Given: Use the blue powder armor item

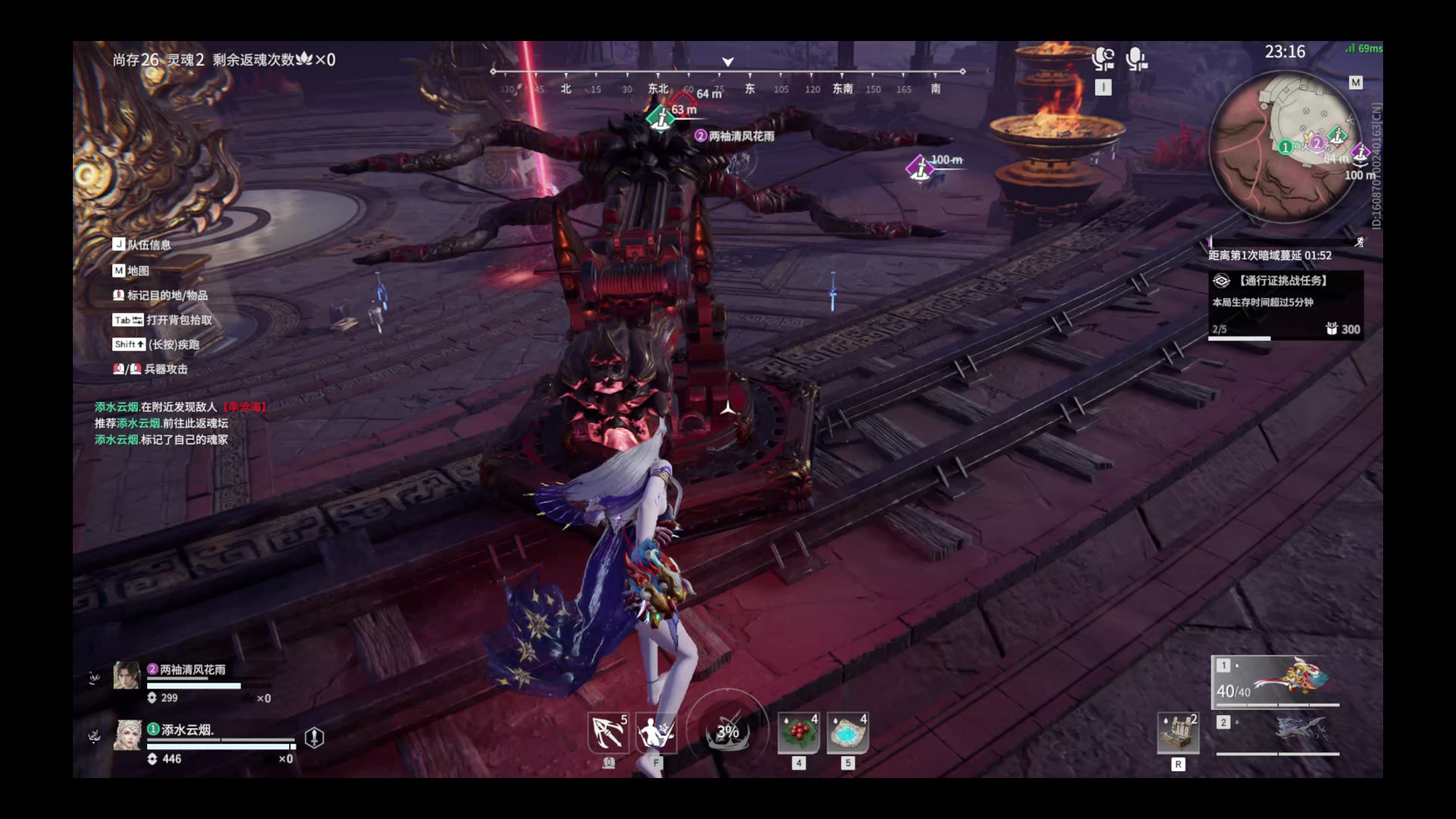Looking at the screenshot, I should (x=848, y=733).
